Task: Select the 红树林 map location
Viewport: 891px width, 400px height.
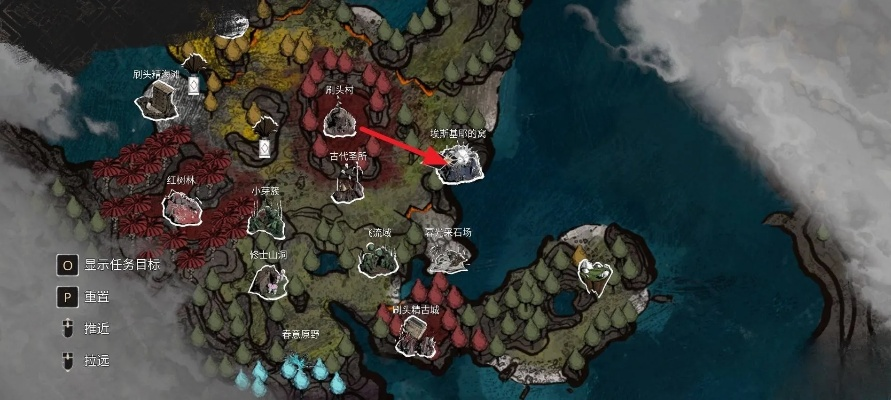Action: [x=182, y=207]
